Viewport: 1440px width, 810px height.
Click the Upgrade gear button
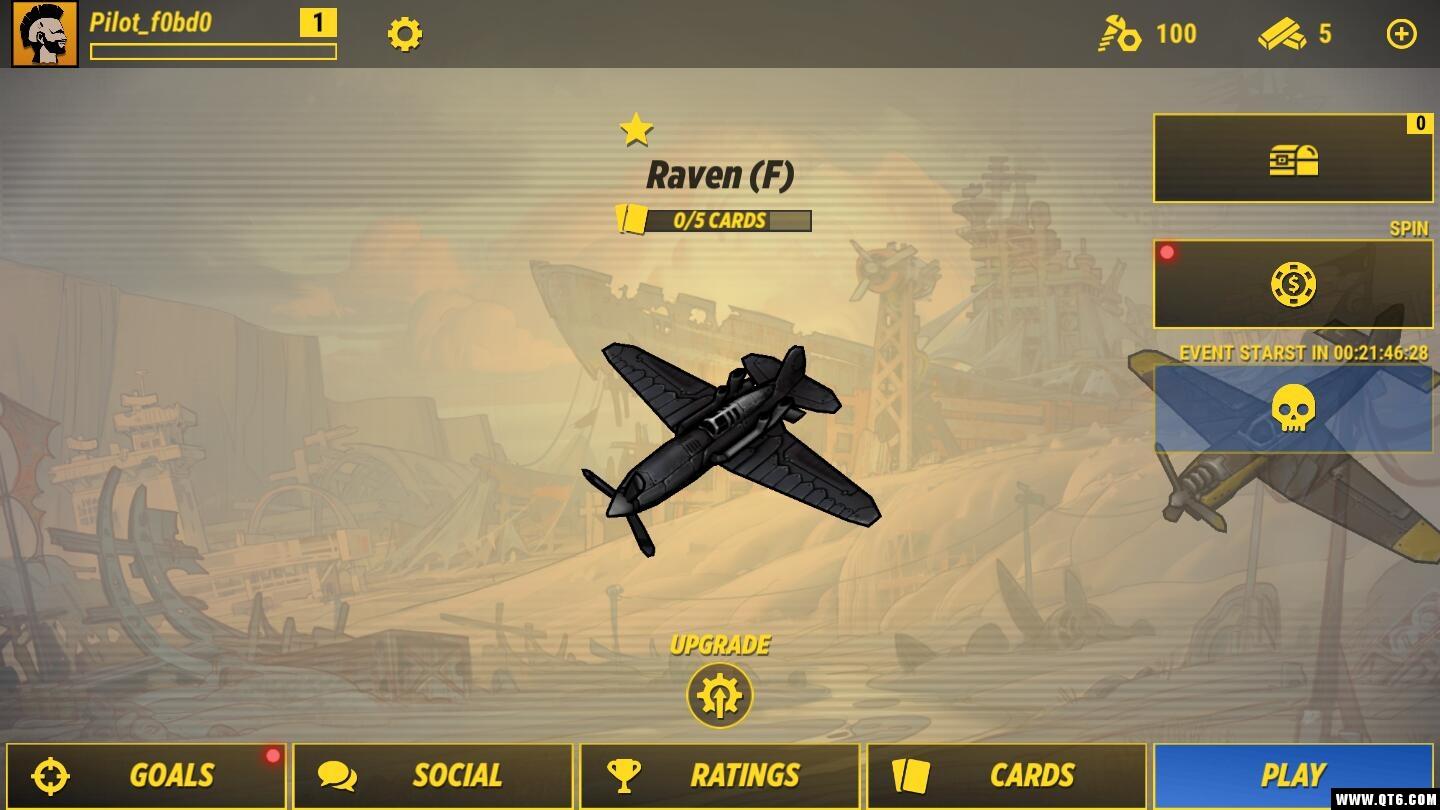(x=719, y=696)
